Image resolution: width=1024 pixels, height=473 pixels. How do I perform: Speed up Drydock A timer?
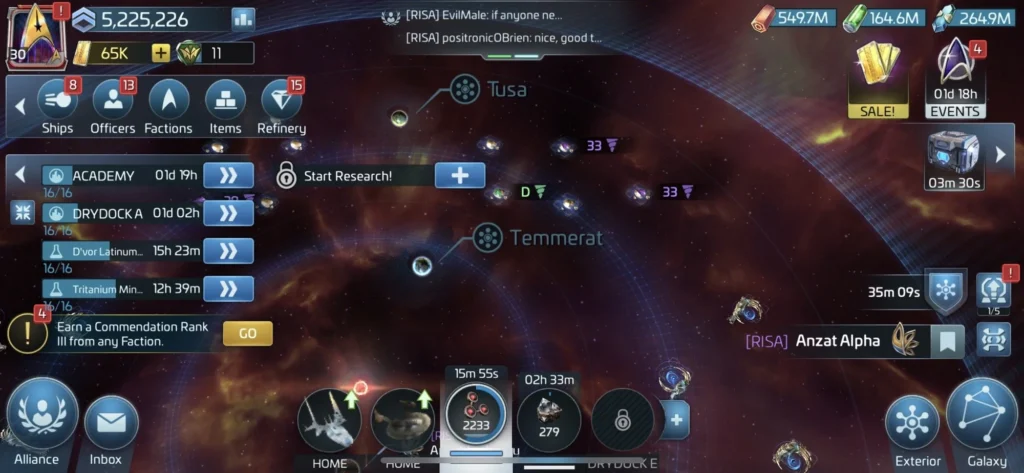pos(228,212)
